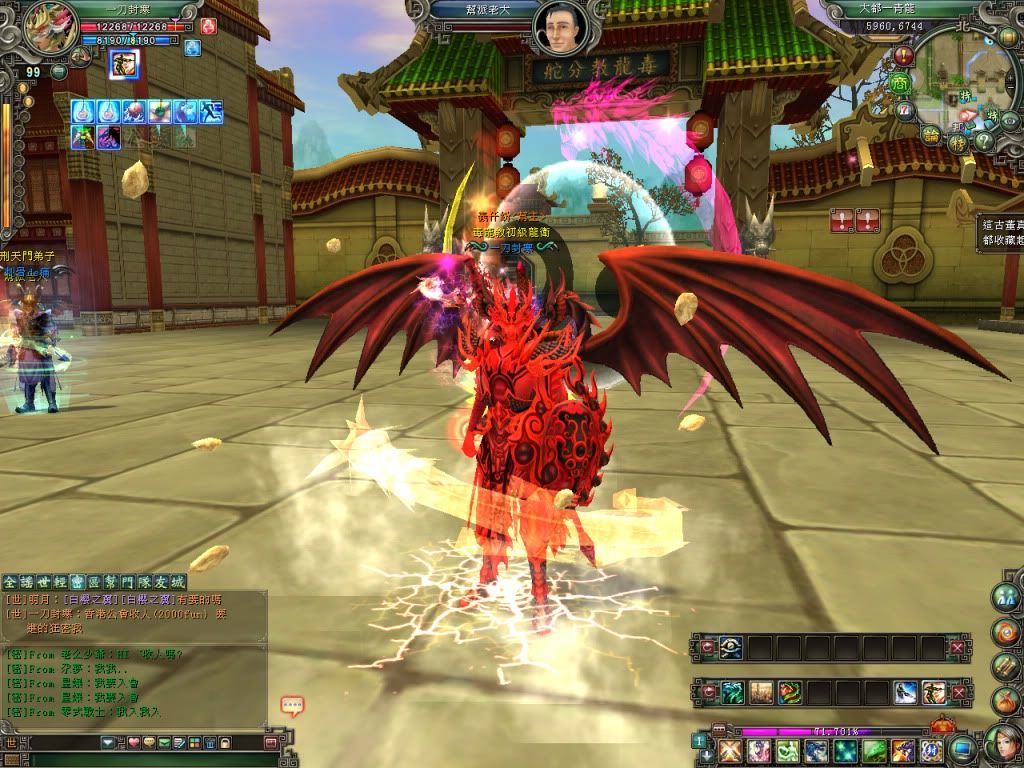Open the question mark help button
This screenshot has width=1024, height=768.
point(984,141)
